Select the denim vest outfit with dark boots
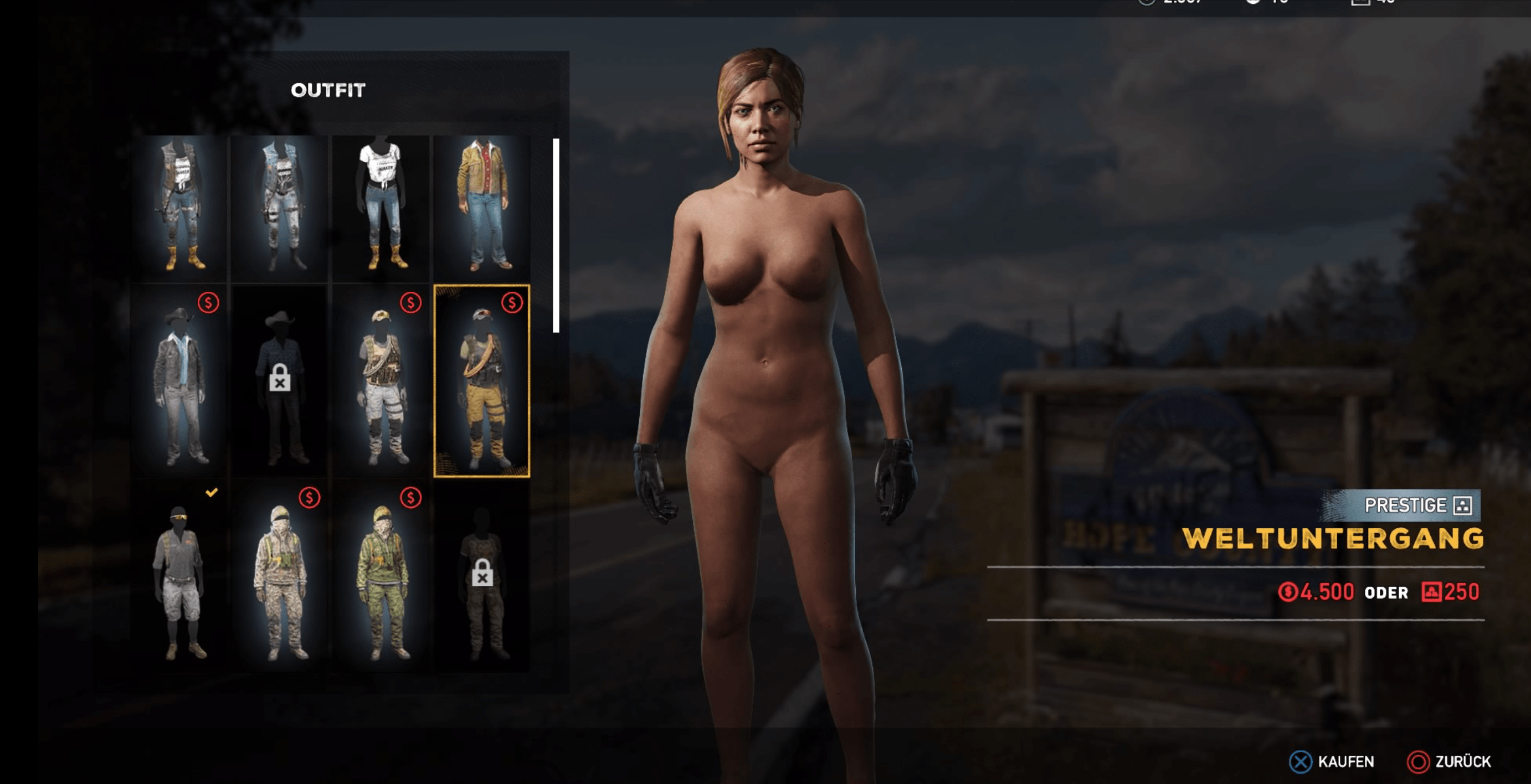Screen dimensions: 1531x784 (x=280, y=207)
